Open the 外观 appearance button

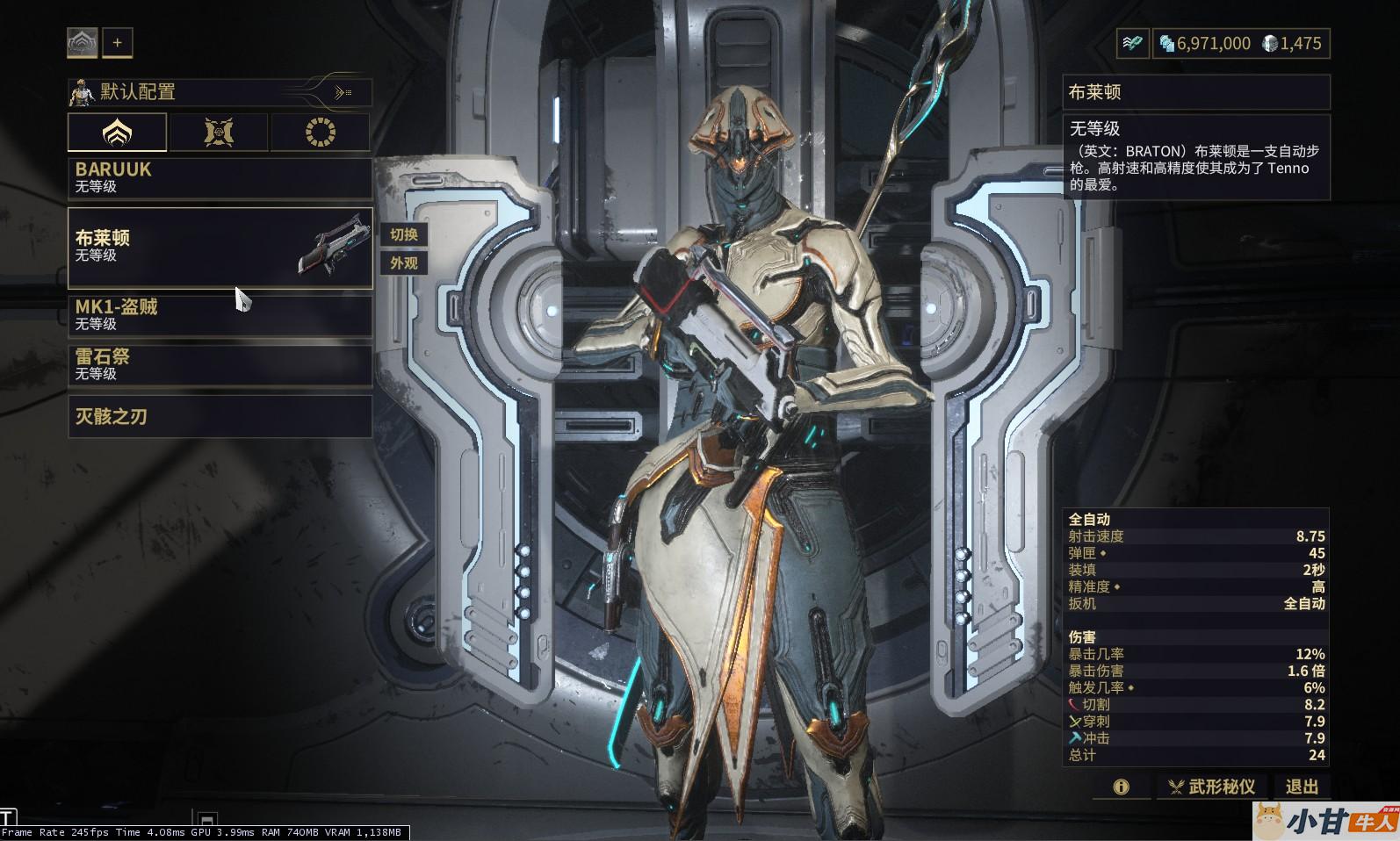pos(404,262)
